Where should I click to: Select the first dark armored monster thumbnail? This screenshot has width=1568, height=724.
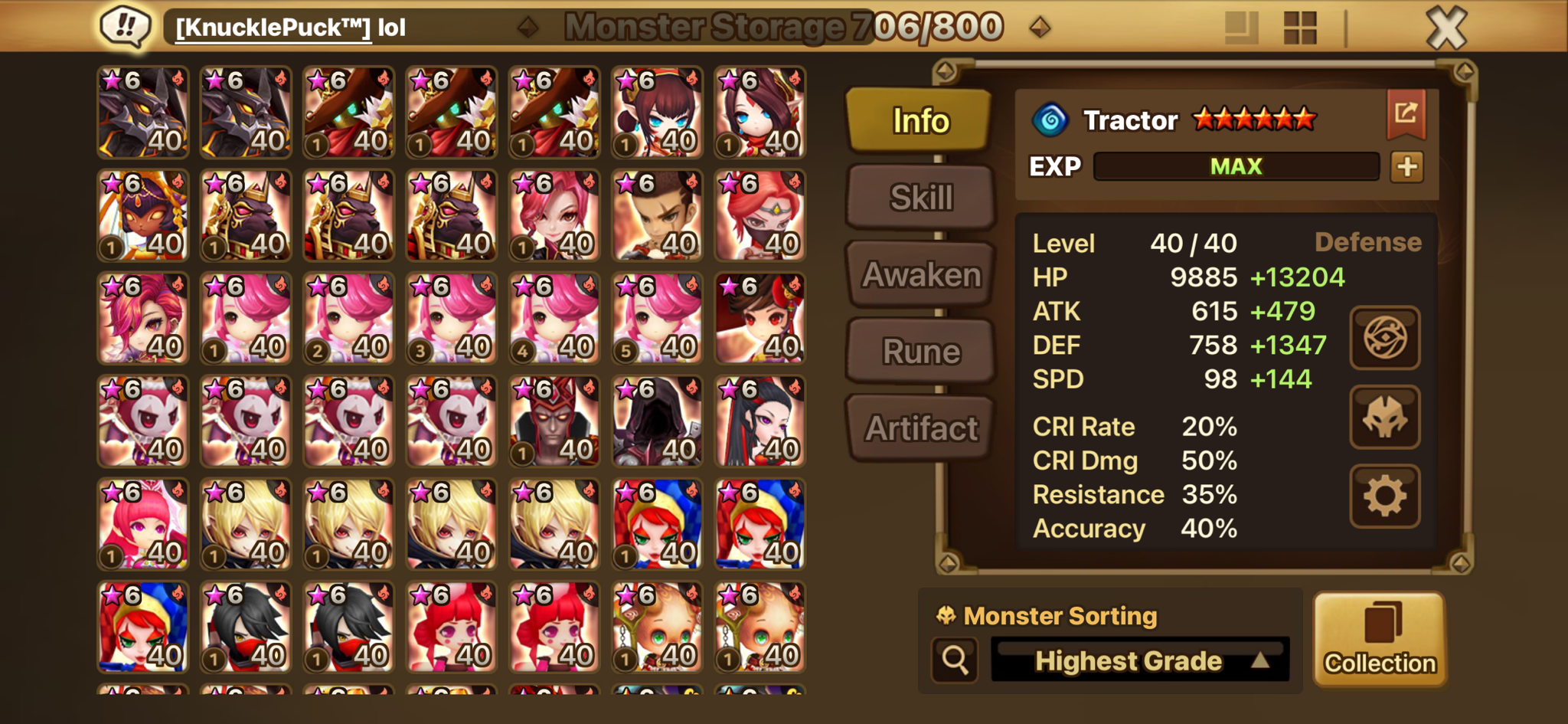pyautogui.click(x=143, y=113)
